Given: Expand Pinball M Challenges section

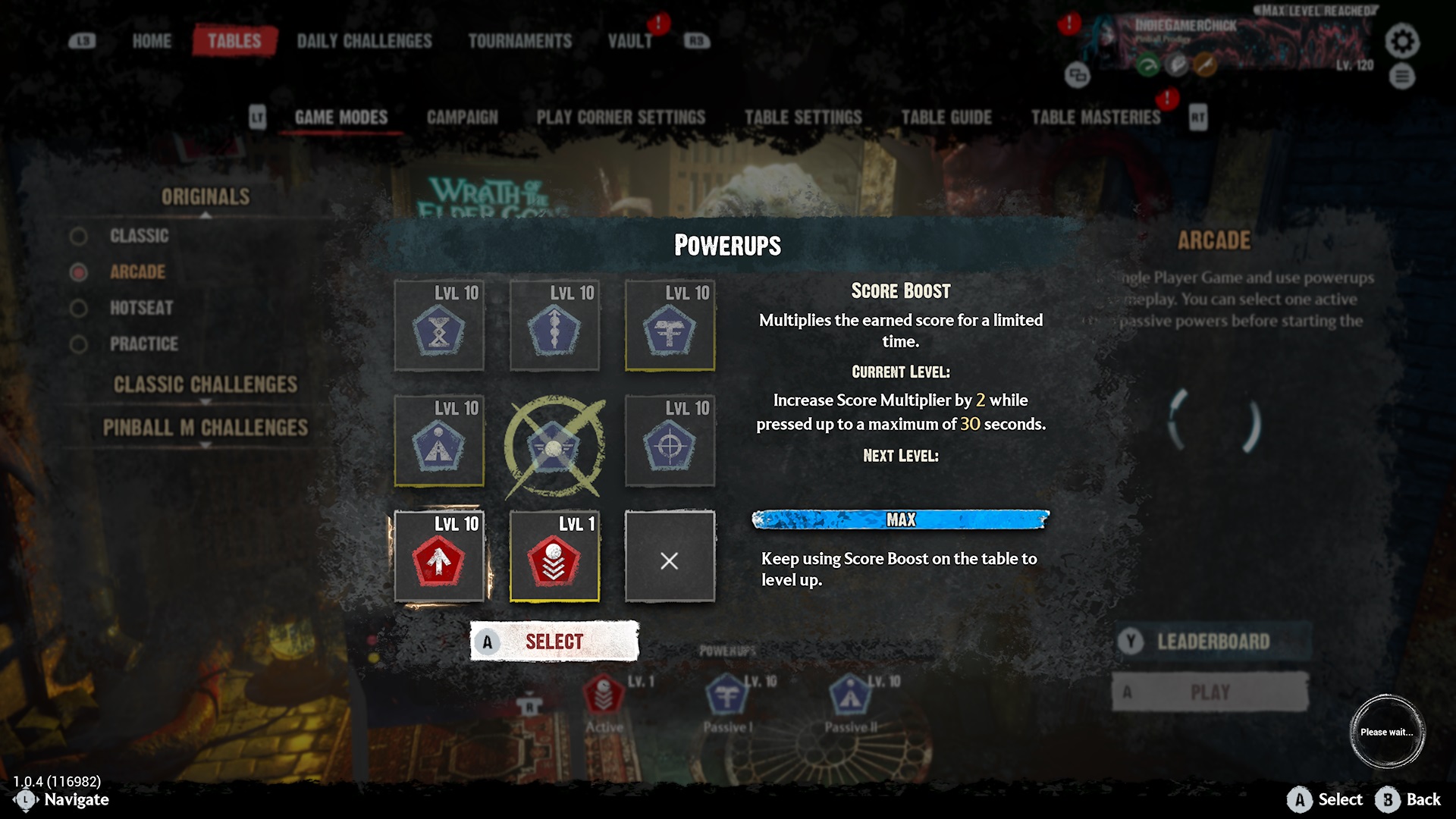Looking at the screenshot, I should (206, 428).
